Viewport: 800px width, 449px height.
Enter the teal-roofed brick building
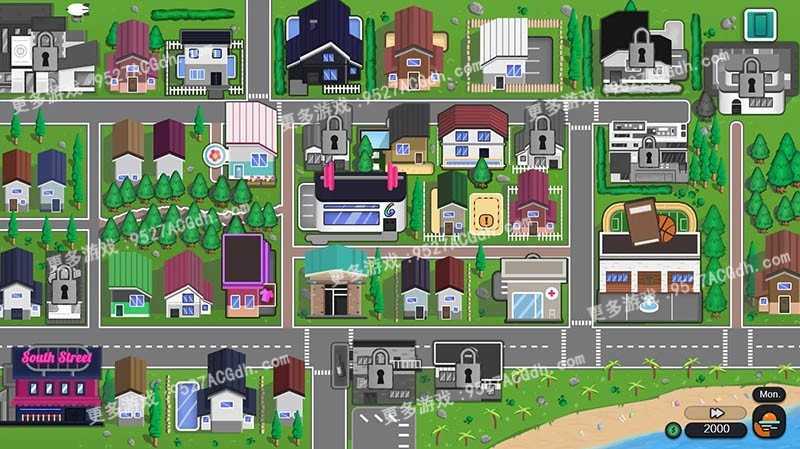pyautogui.click(x=335, y=282)
